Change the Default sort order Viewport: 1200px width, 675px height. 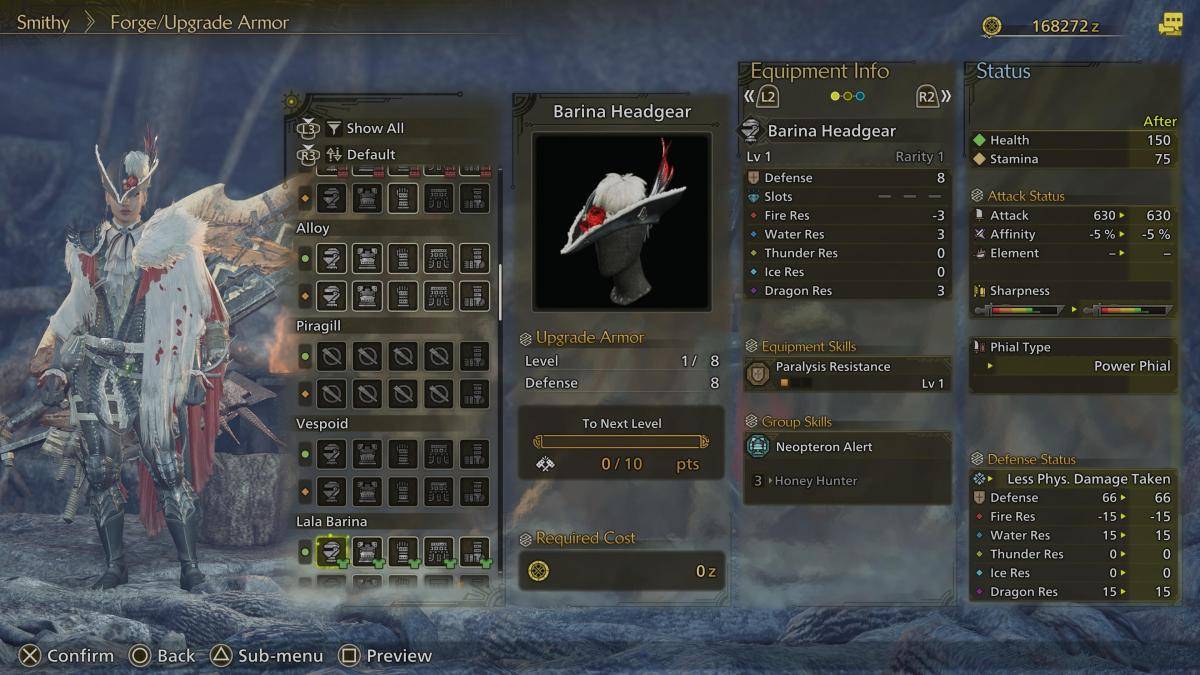[x=370, y=154]
